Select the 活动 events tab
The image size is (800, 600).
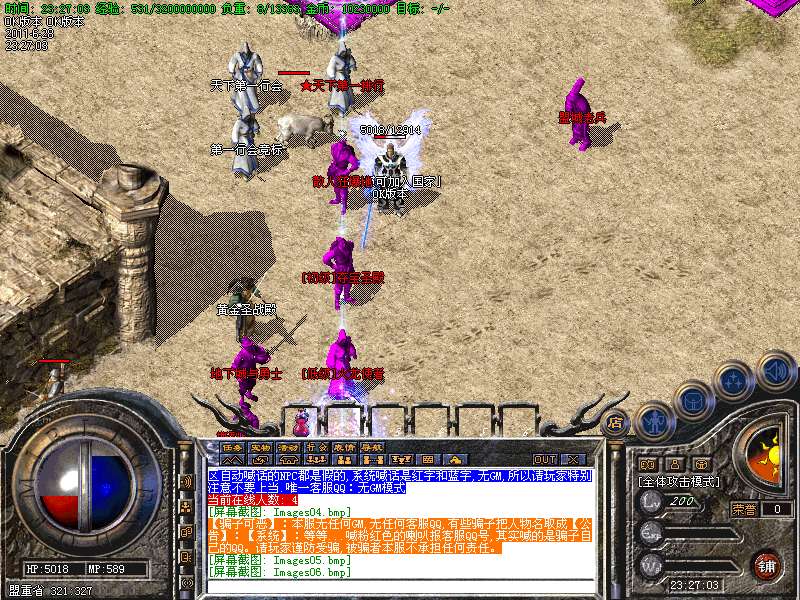pyautogui.click(x=288, y=447)
